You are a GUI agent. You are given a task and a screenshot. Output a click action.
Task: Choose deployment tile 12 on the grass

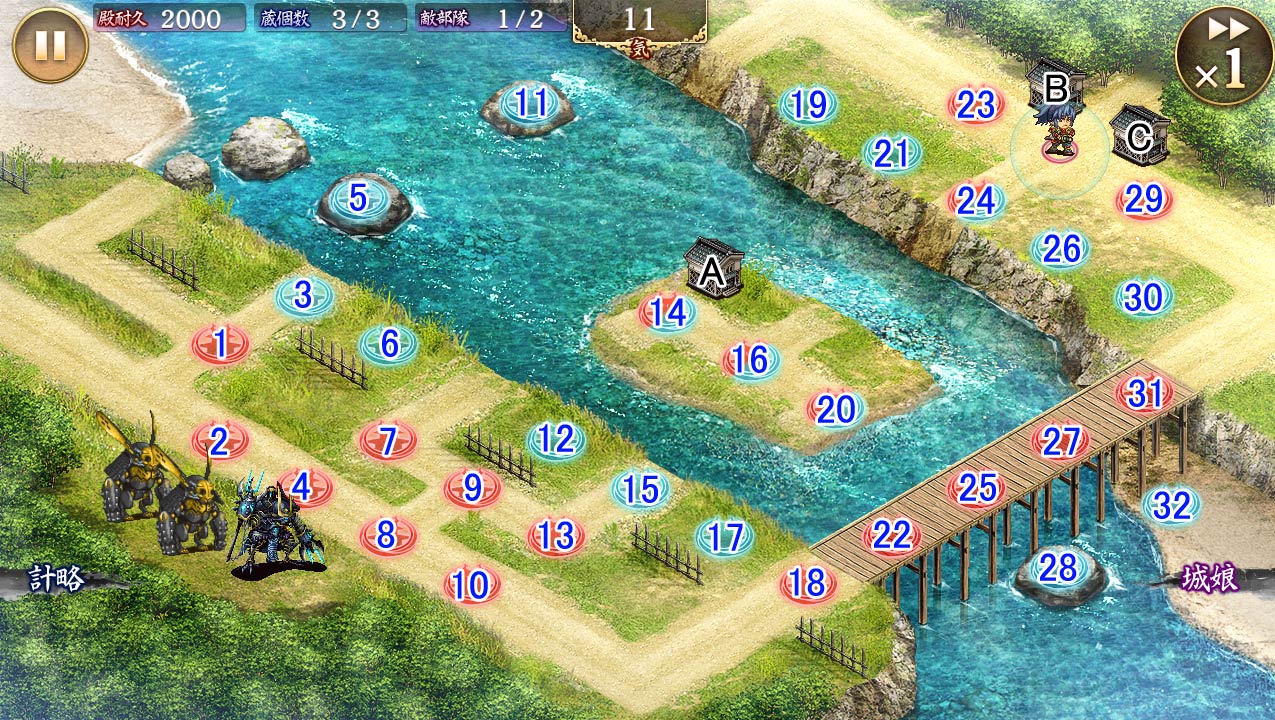click(556, 439)
